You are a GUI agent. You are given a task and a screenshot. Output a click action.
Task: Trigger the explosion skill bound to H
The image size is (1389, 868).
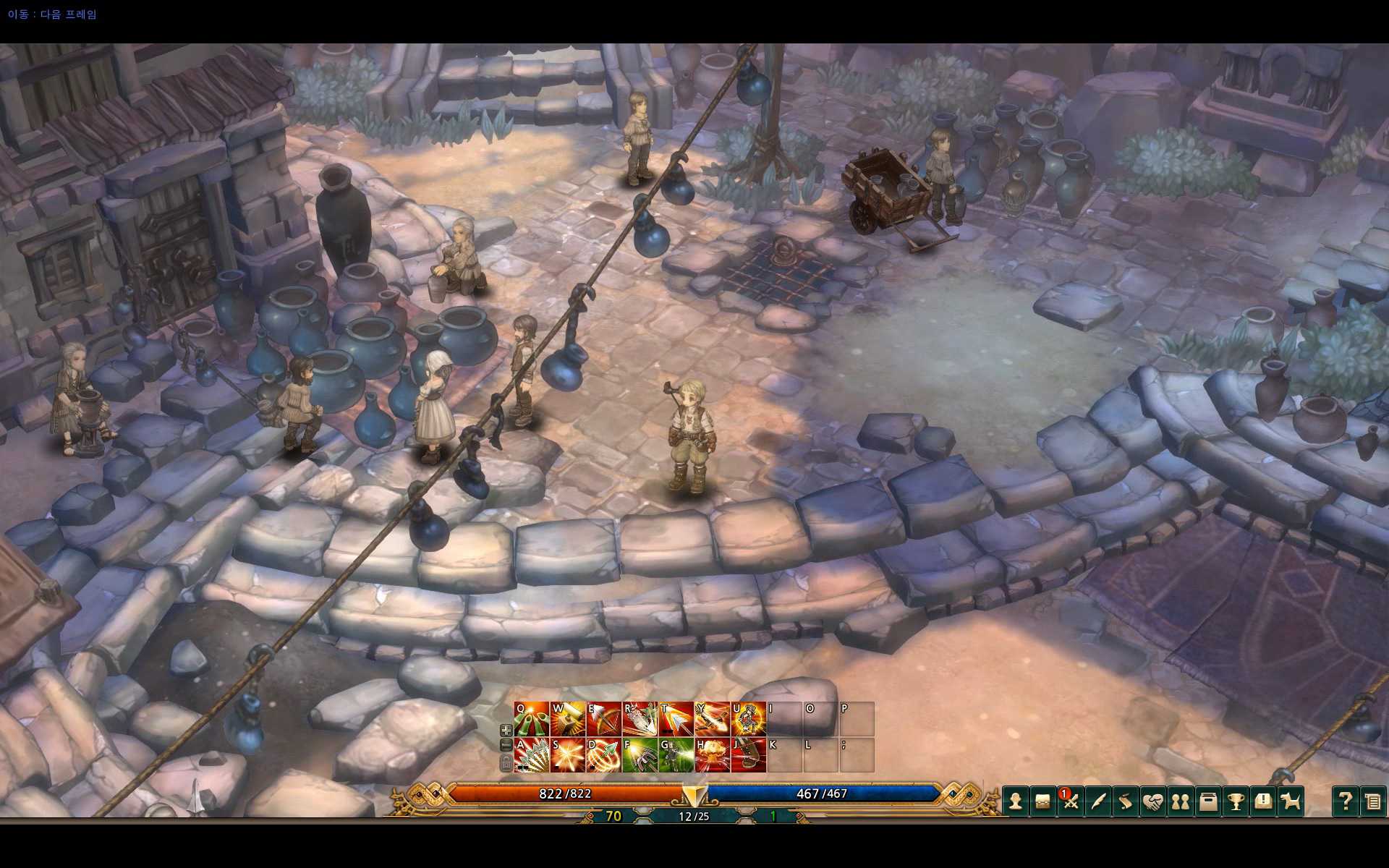713,757
